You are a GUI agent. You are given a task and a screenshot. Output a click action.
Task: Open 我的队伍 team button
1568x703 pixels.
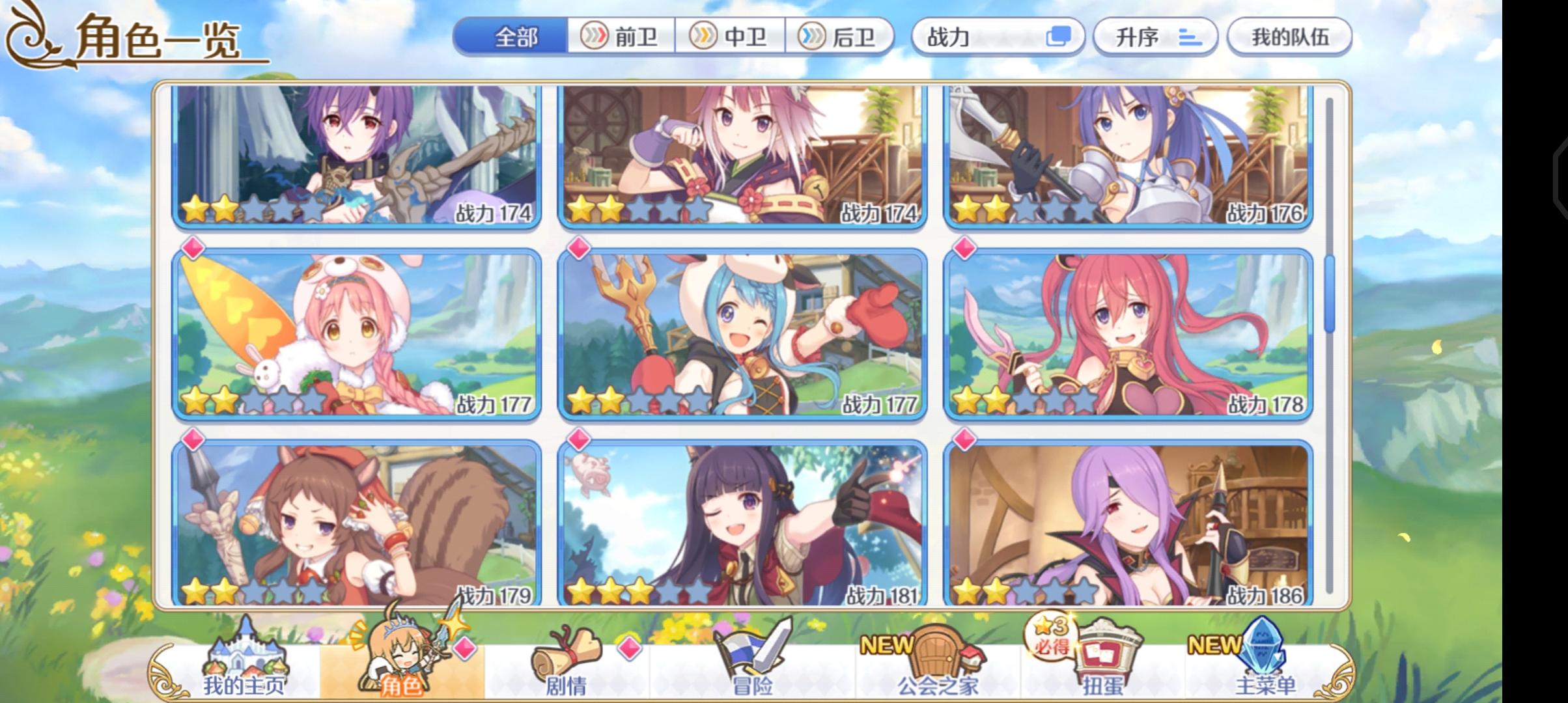point(1291,38)
